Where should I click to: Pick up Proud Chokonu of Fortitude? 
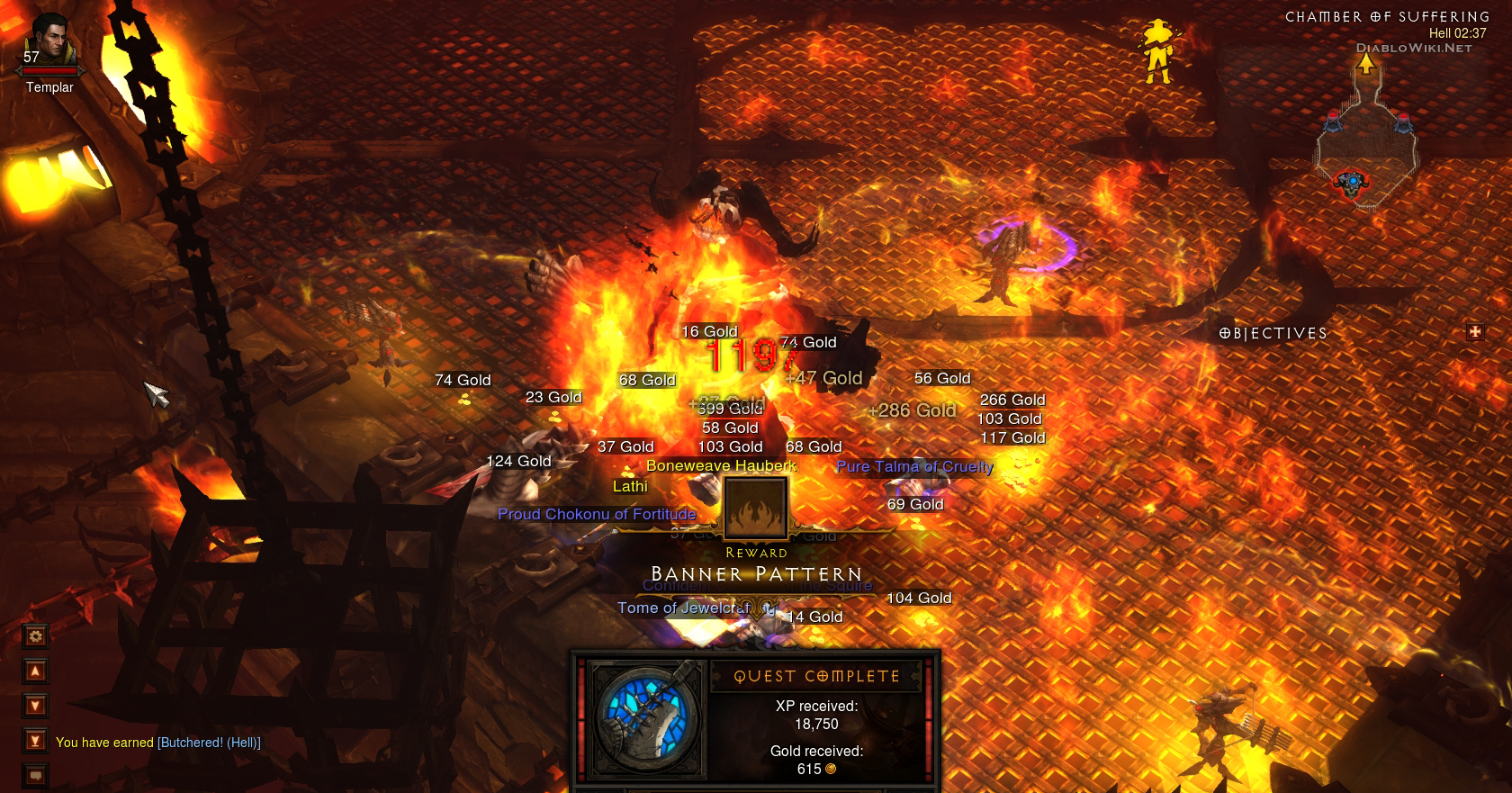[x=597, y=514]
